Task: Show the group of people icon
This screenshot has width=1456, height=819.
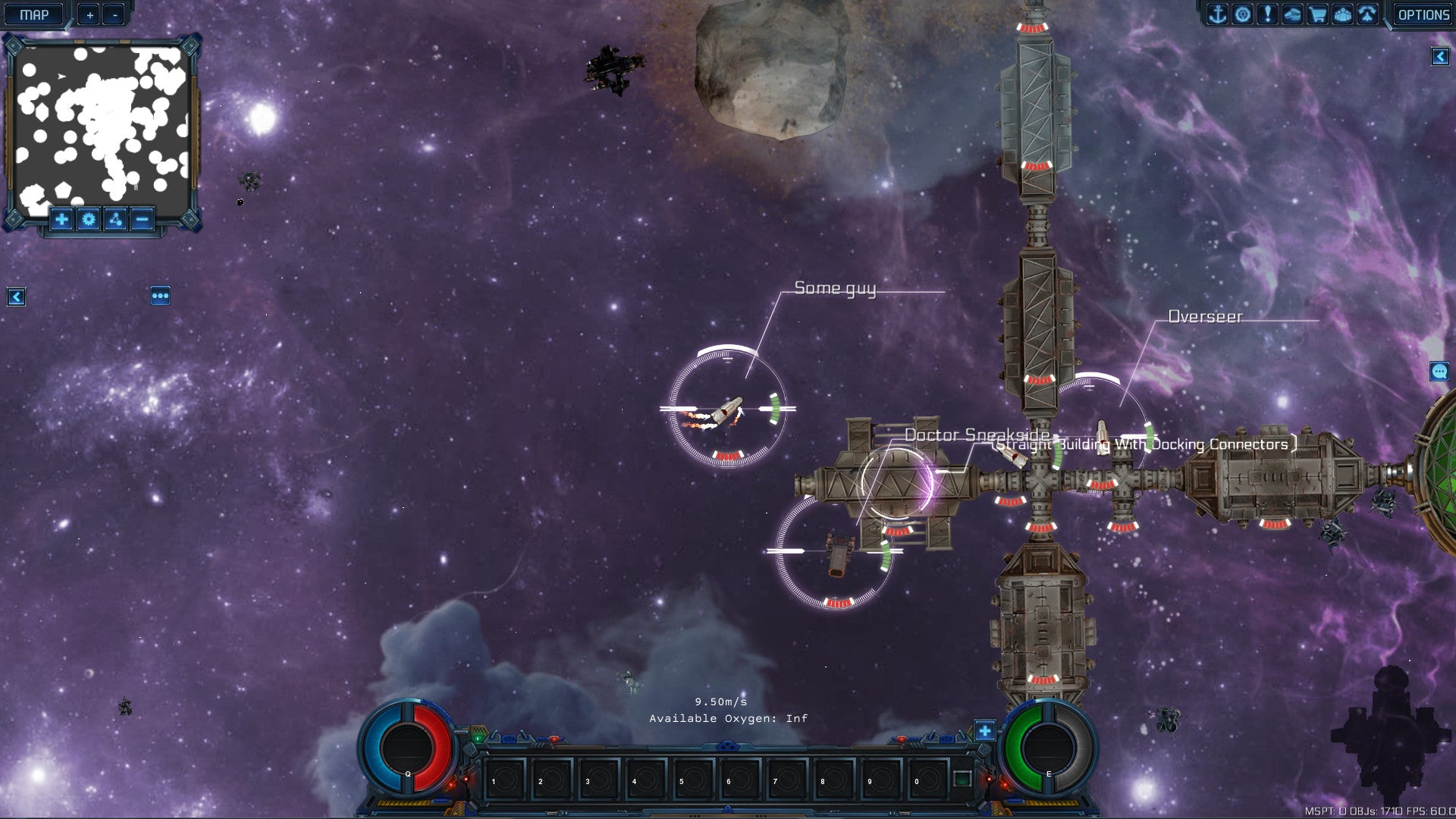Action: (x=1342, y=14)
